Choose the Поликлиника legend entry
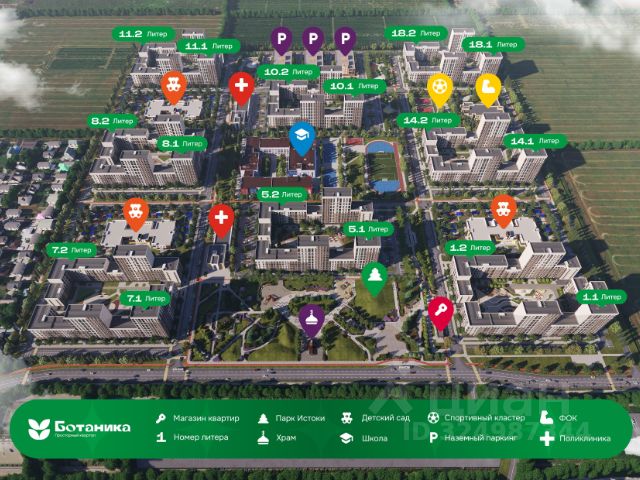The image size is (640, 480). point(579,438)
